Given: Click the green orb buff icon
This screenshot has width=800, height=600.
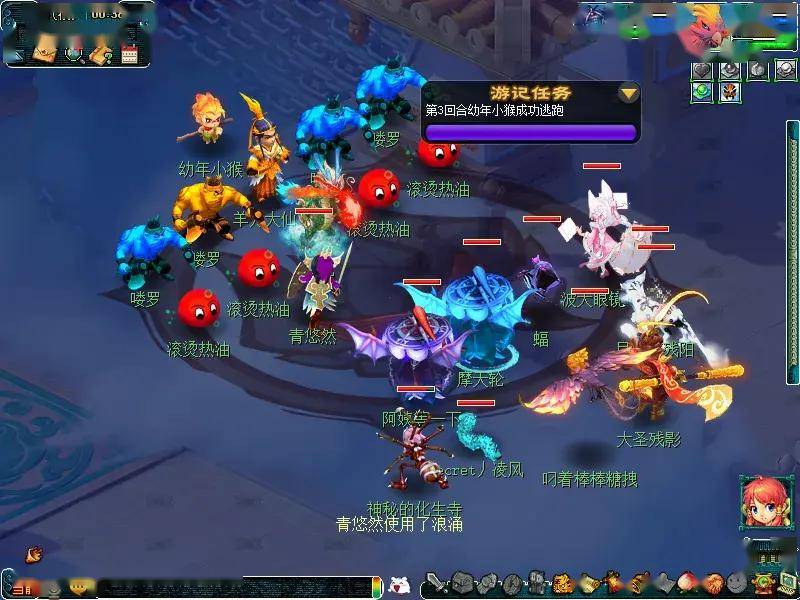Looking at the screenshot, I should pyautogui.click(x=704, y=92).
